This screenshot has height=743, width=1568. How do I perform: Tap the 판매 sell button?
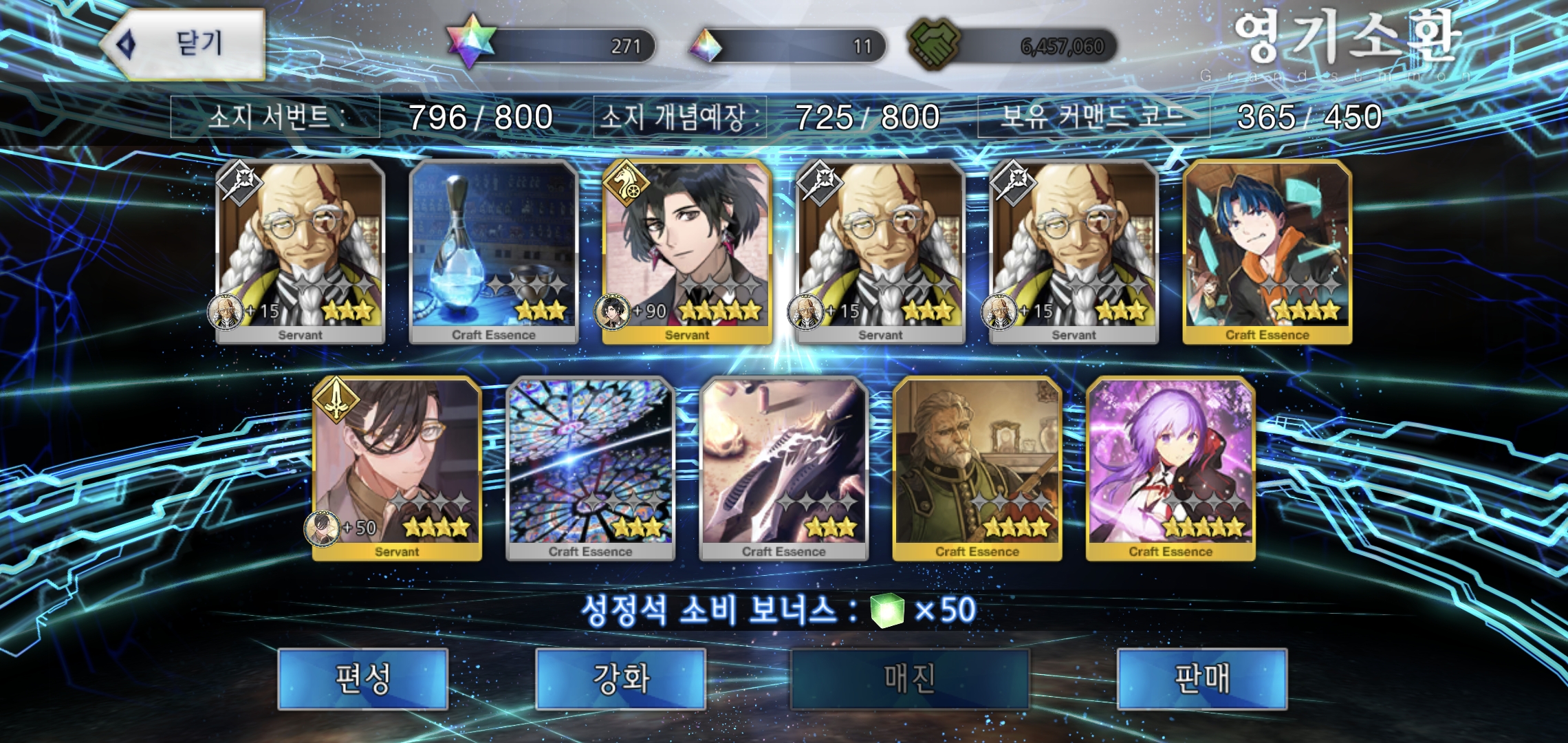[1201, 679]
